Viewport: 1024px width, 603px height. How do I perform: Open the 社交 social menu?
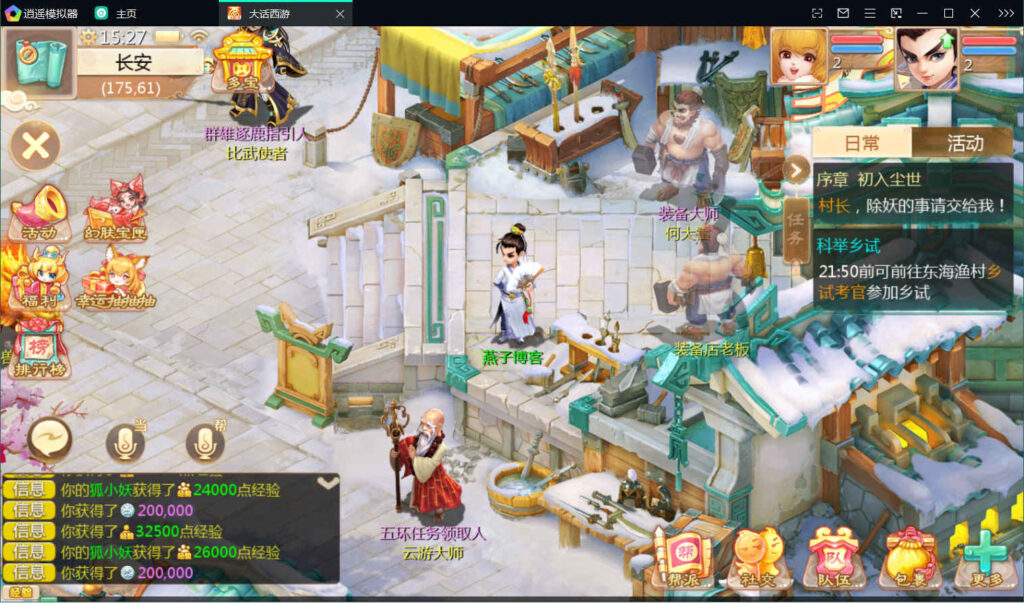tap(756, 556)
